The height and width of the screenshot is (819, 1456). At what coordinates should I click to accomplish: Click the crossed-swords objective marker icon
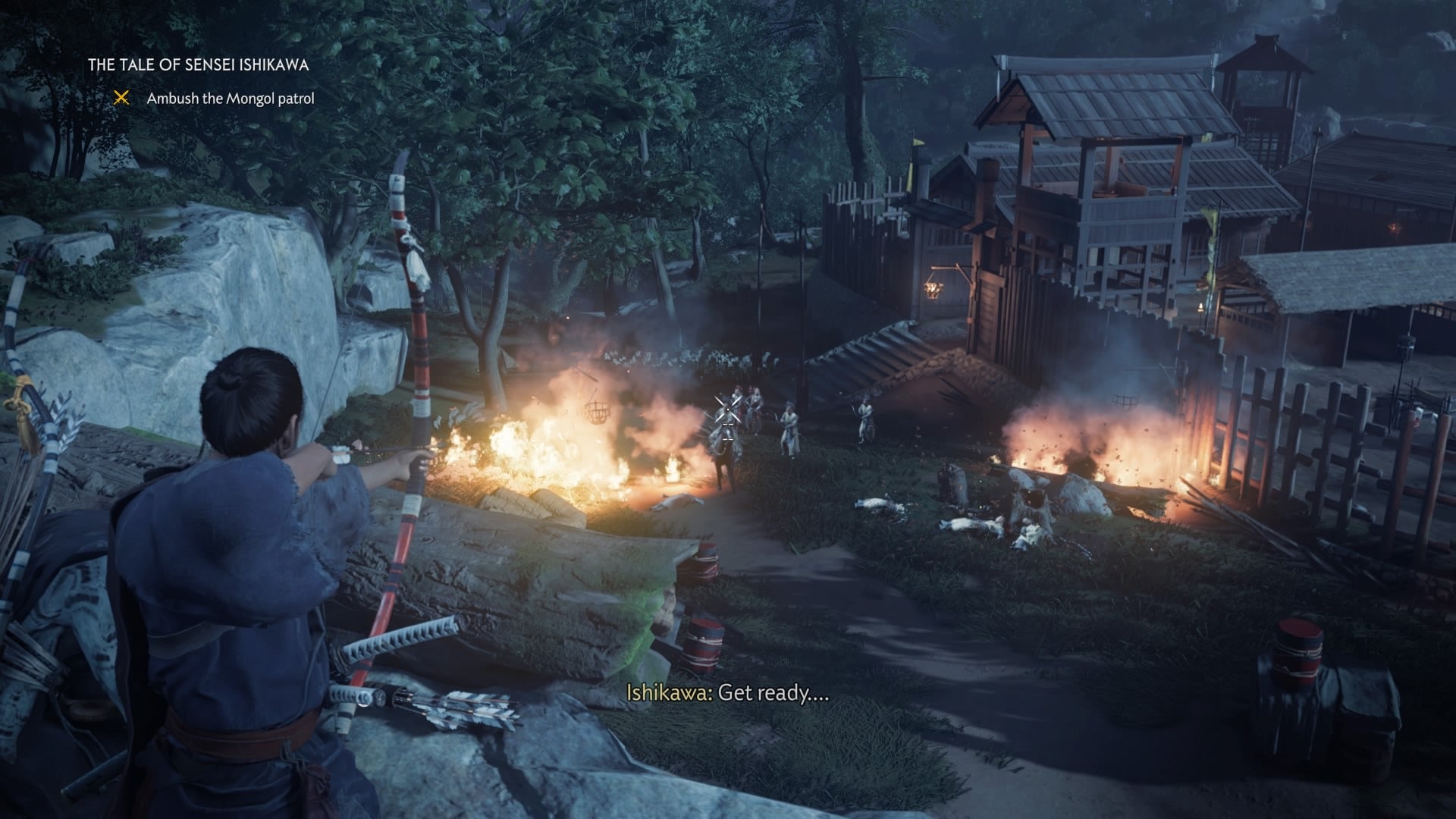121,99
